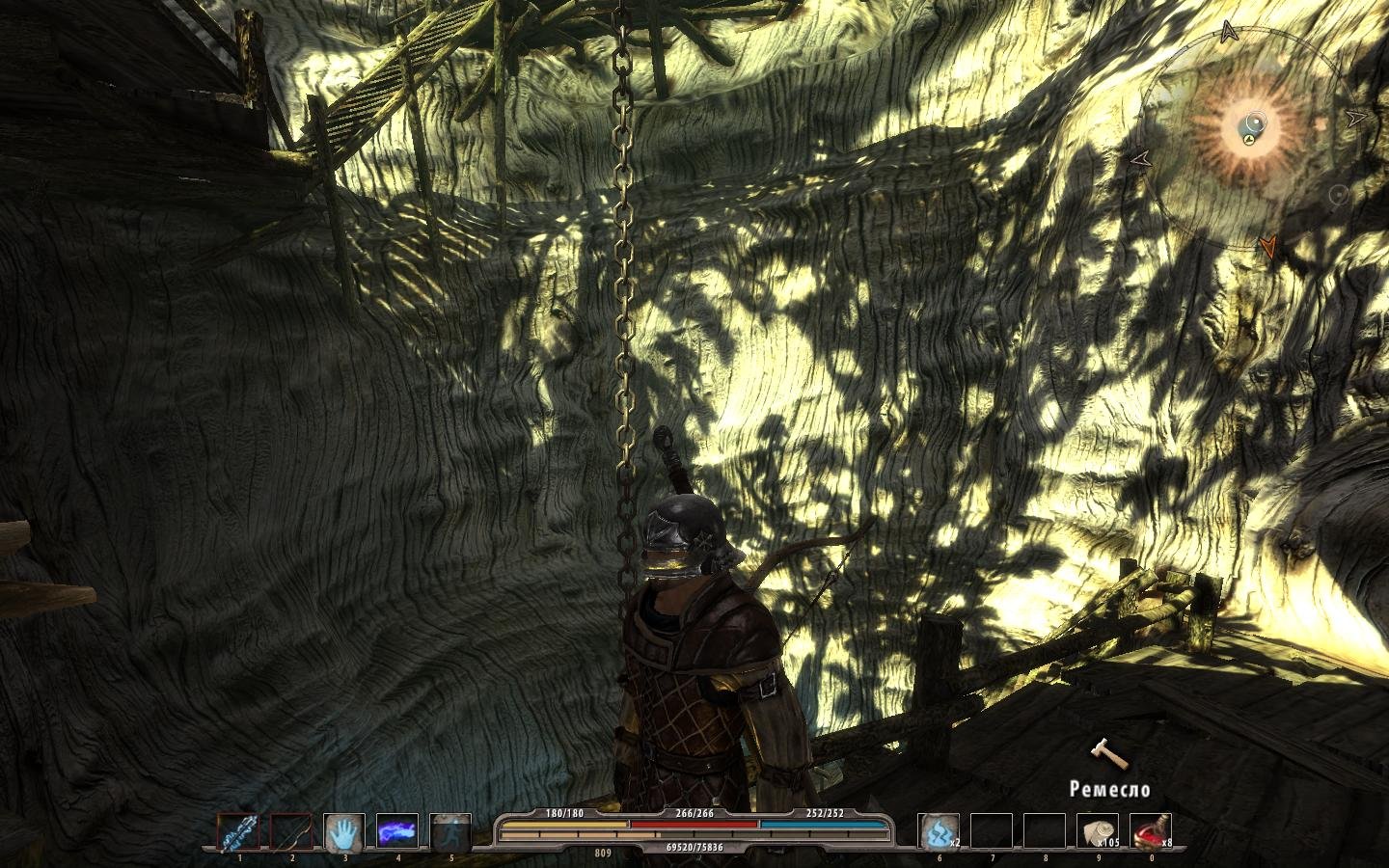Select the glowing blue sword in slot 1
Screen dimensions: 1389x868
(x=239, y=831)
